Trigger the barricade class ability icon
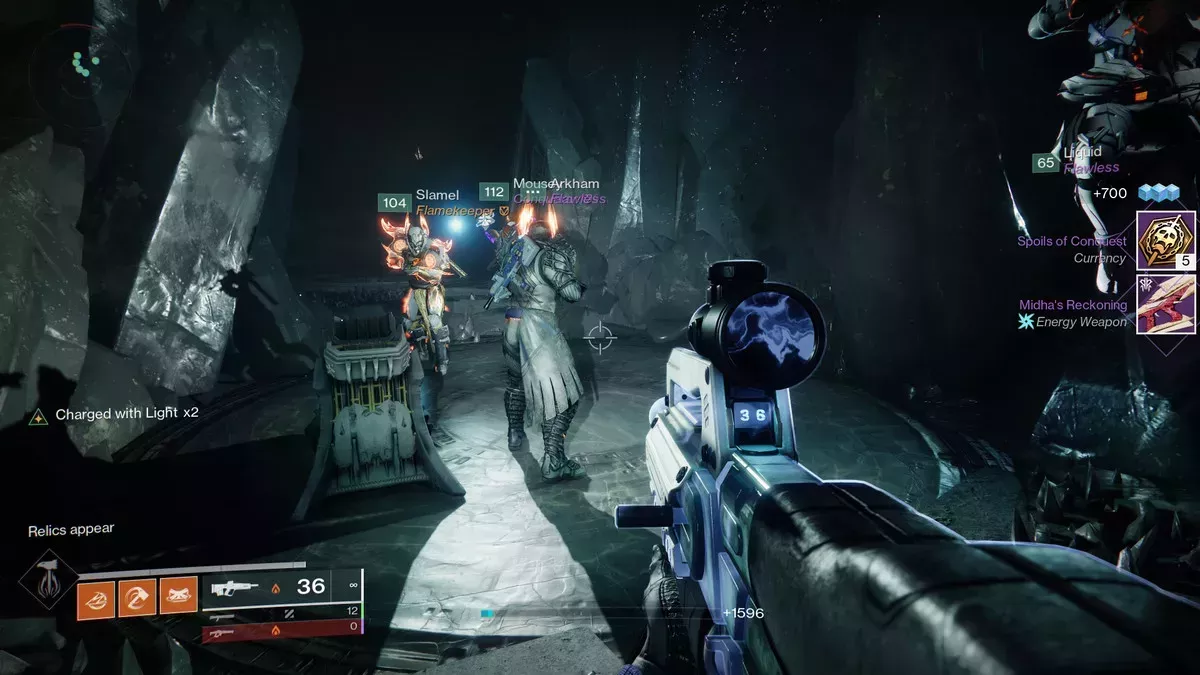This screenshot has height=675, width=1200. (178, 598)
